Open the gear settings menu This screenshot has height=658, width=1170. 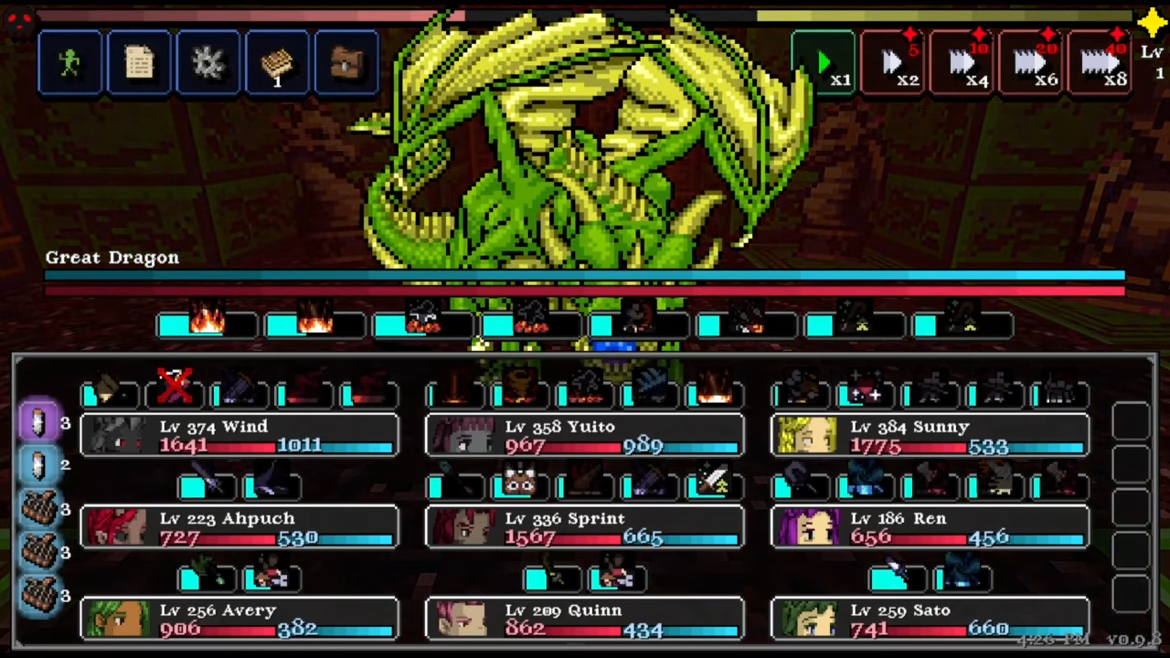(x=208, y=64)
